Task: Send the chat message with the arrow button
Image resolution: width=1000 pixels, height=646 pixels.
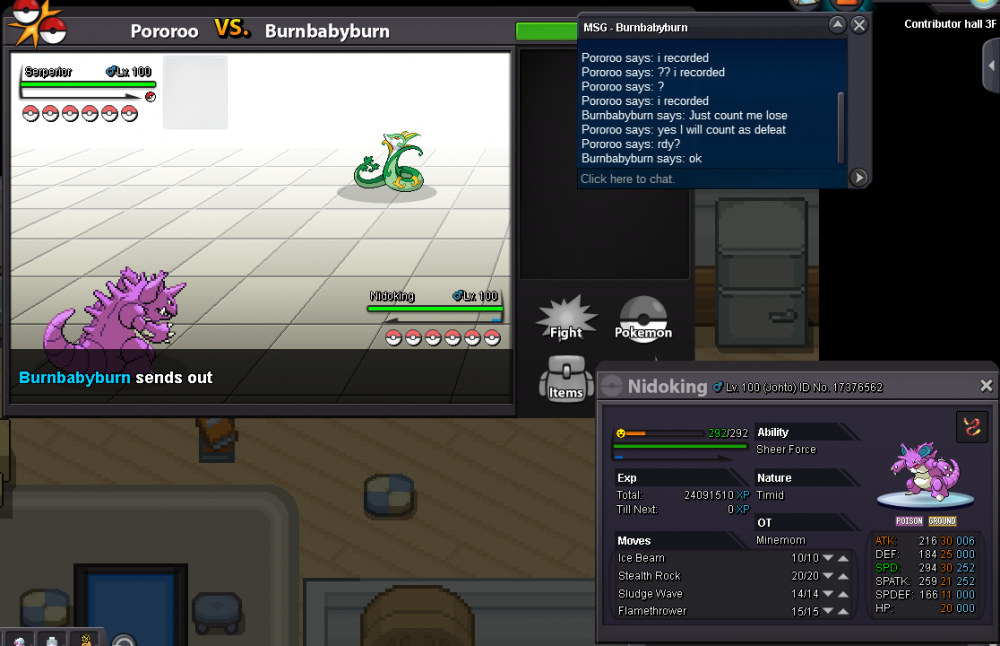Action: (x=858, y=178)
